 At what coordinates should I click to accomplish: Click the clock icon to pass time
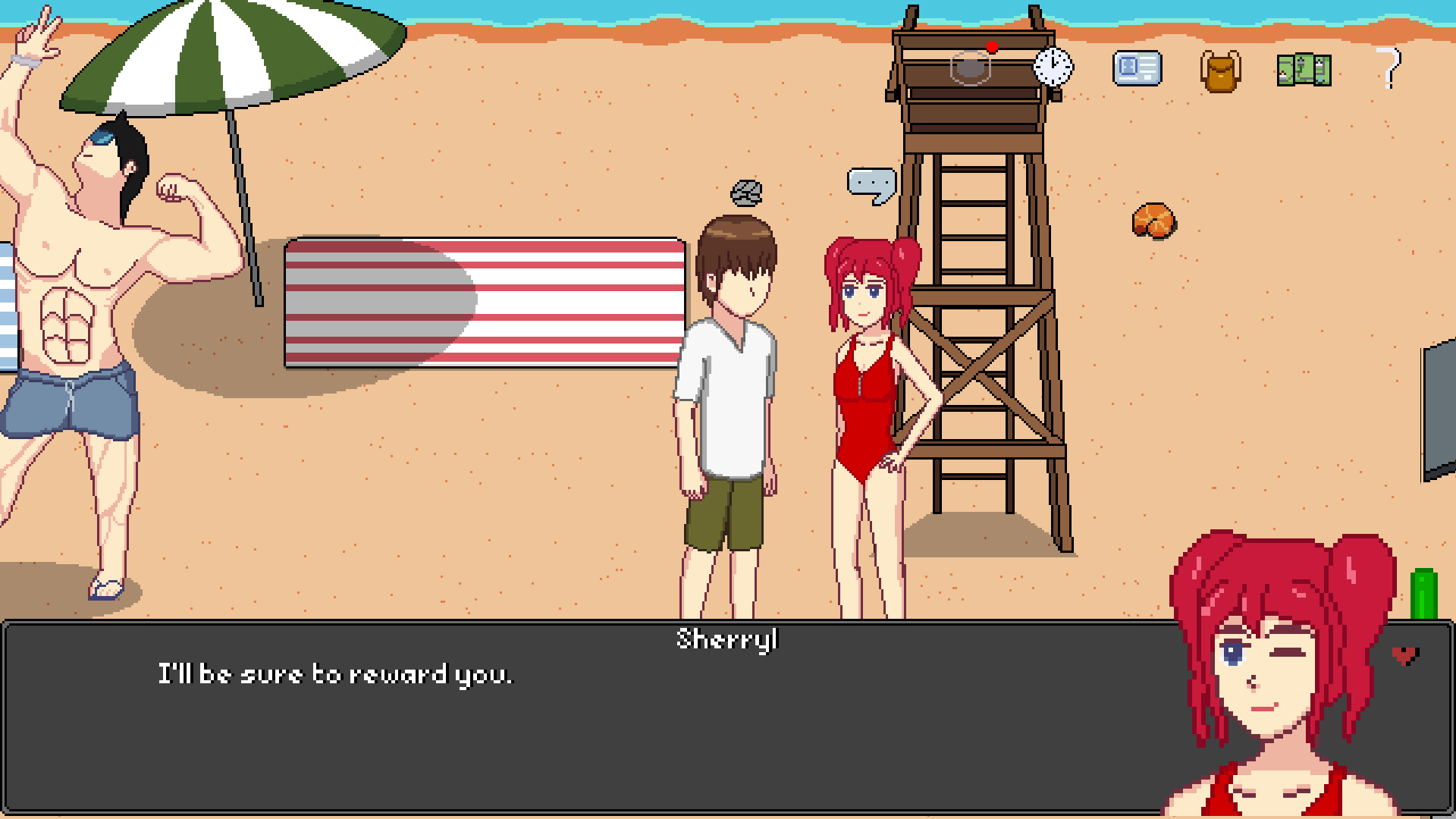[1053, 67]
